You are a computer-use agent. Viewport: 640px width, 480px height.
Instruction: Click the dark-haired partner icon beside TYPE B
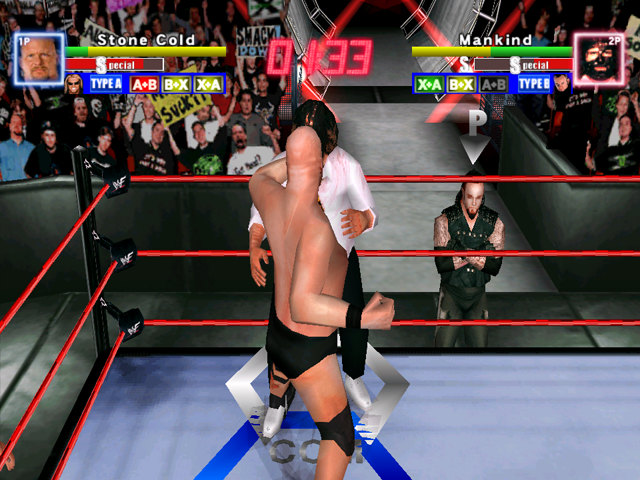click(x=560, y=84)
